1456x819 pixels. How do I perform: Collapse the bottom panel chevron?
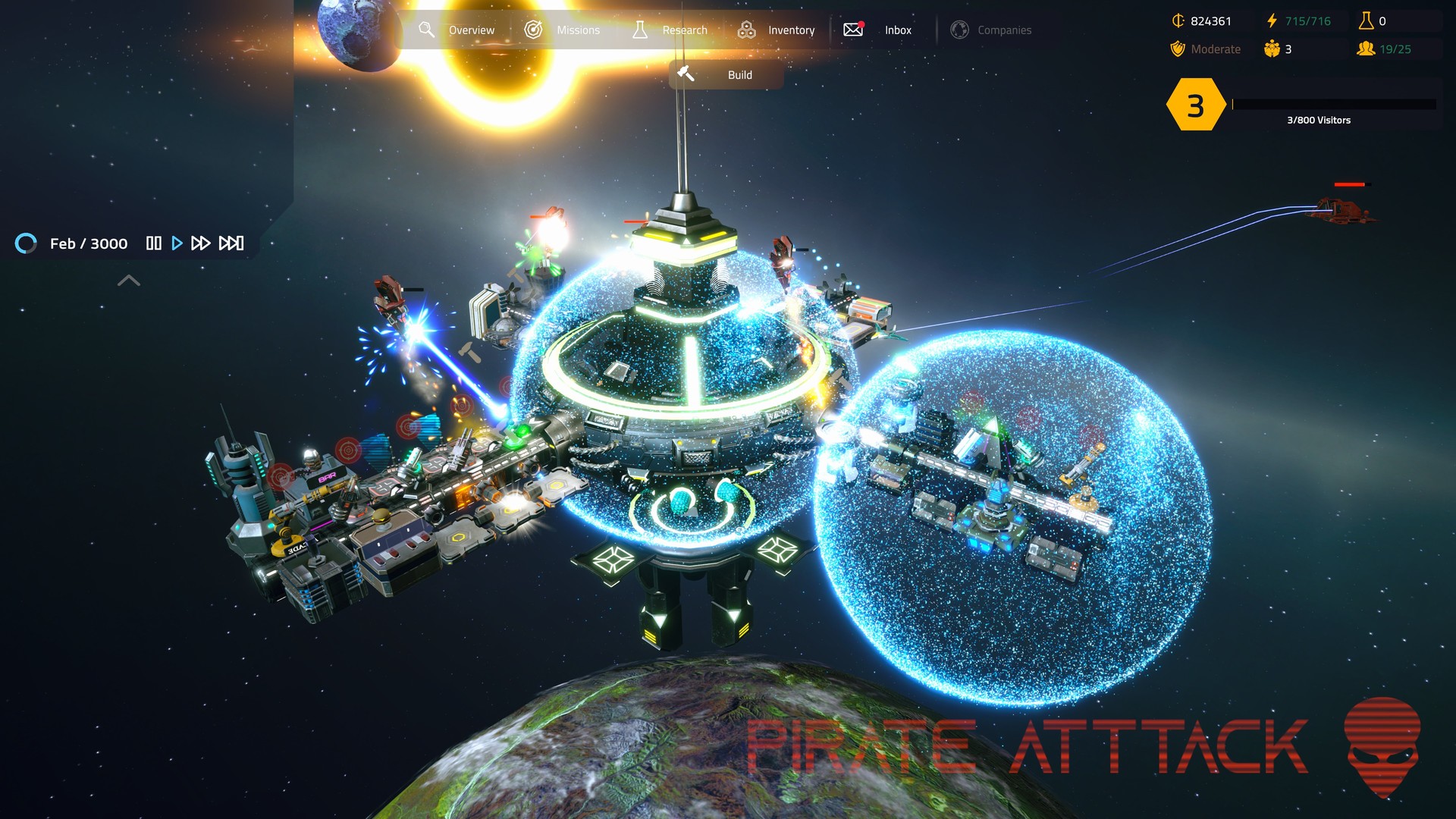pyautogui.click(x=129, y=281)
